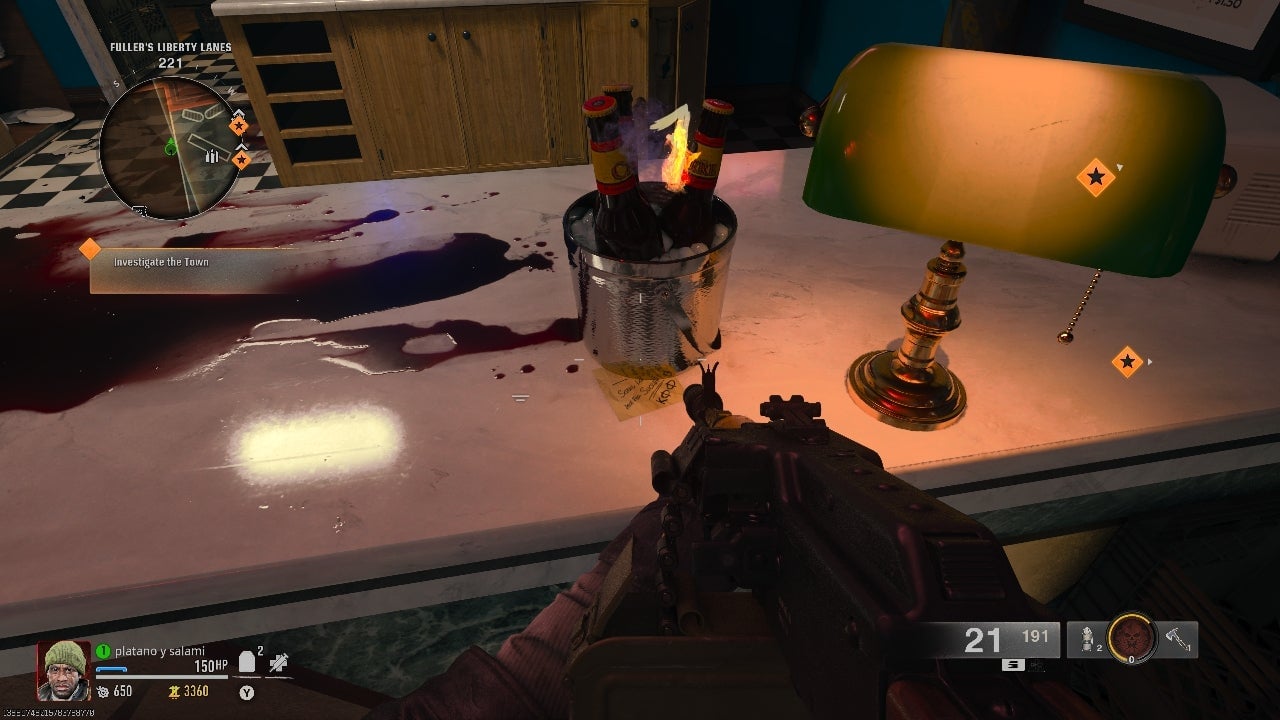This screenshot has height=720, width=1280.
Task: Toggle the green player status indicator
Action: click(103, 650)
